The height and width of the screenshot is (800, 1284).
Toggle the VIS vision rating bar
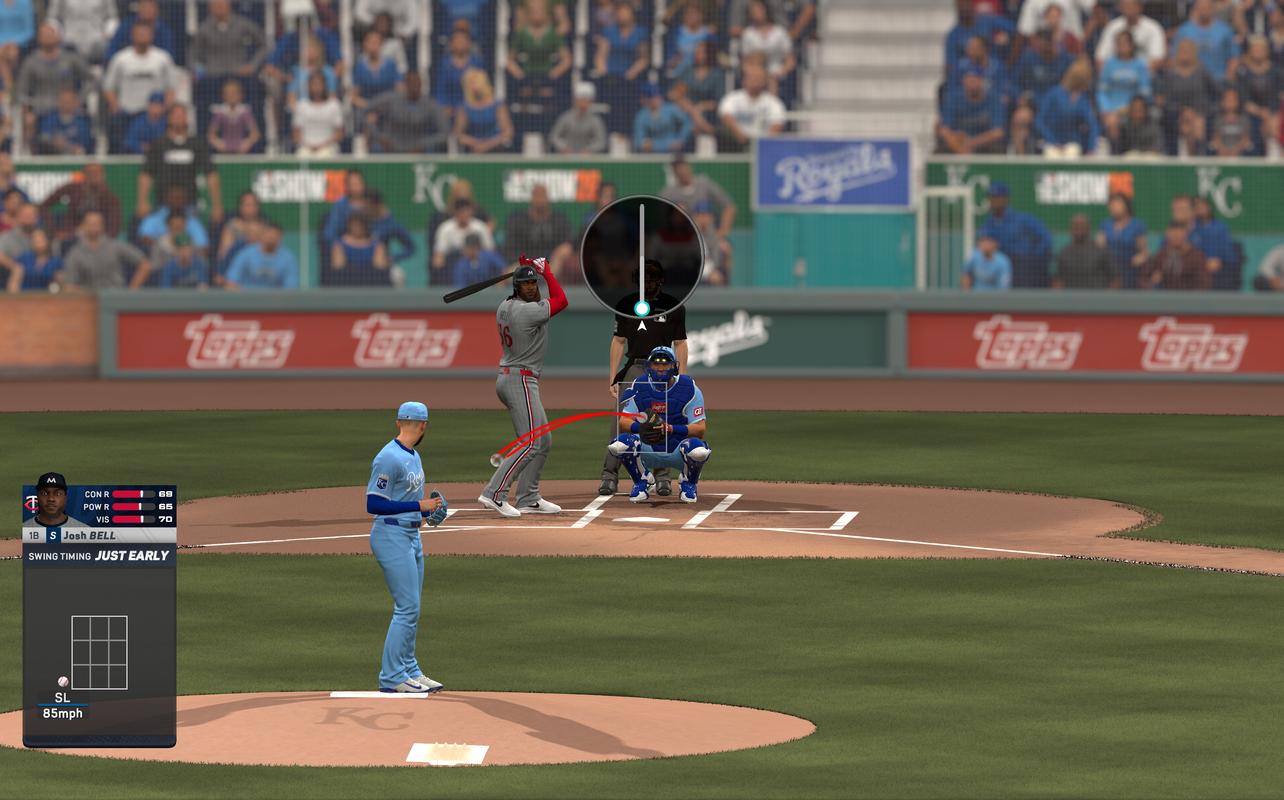click(132, 517)
